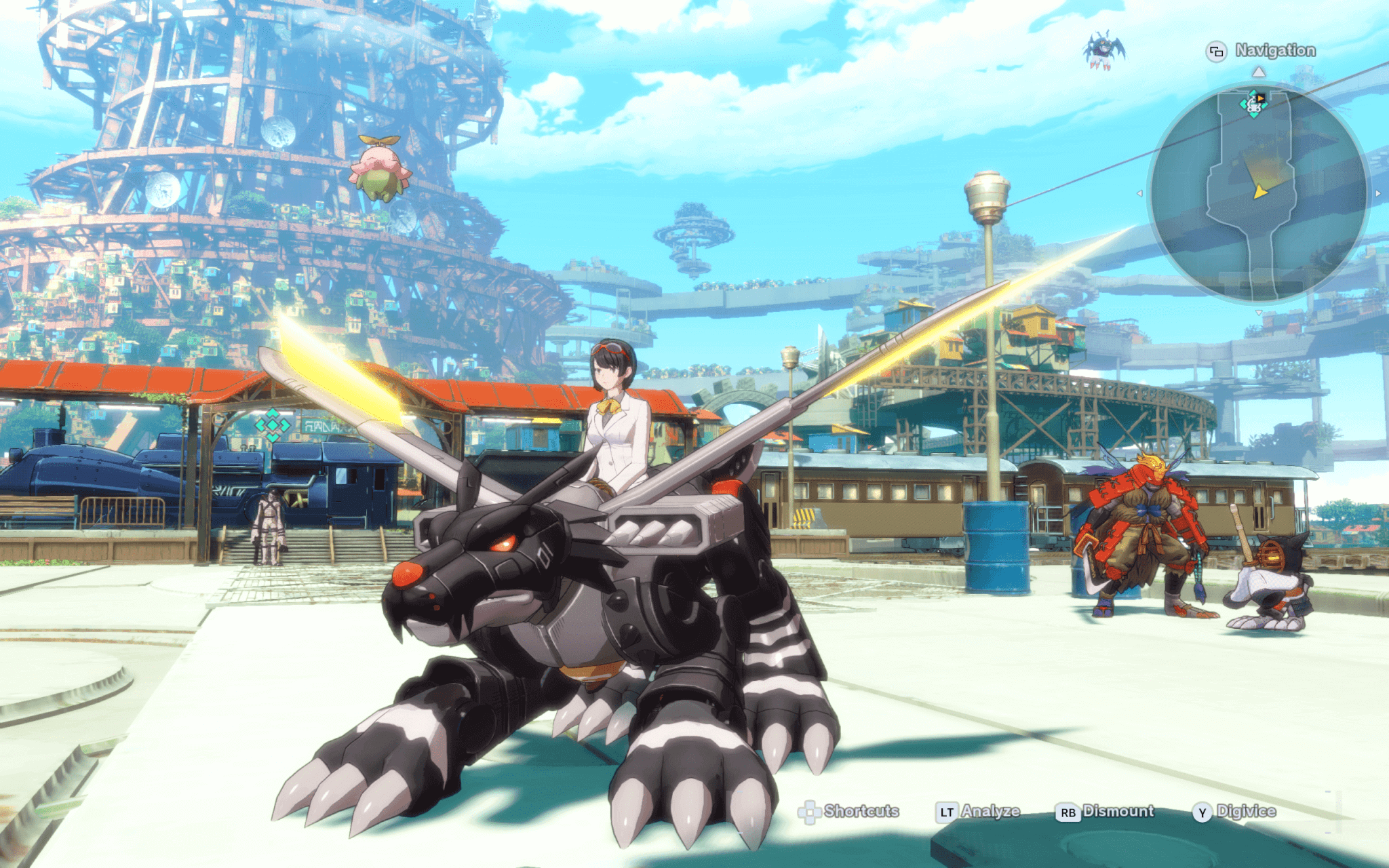Click the yellow player arrow on the minimap
The height and width of the screenshot is (868, 1389).
click(x=1260, y=192)
